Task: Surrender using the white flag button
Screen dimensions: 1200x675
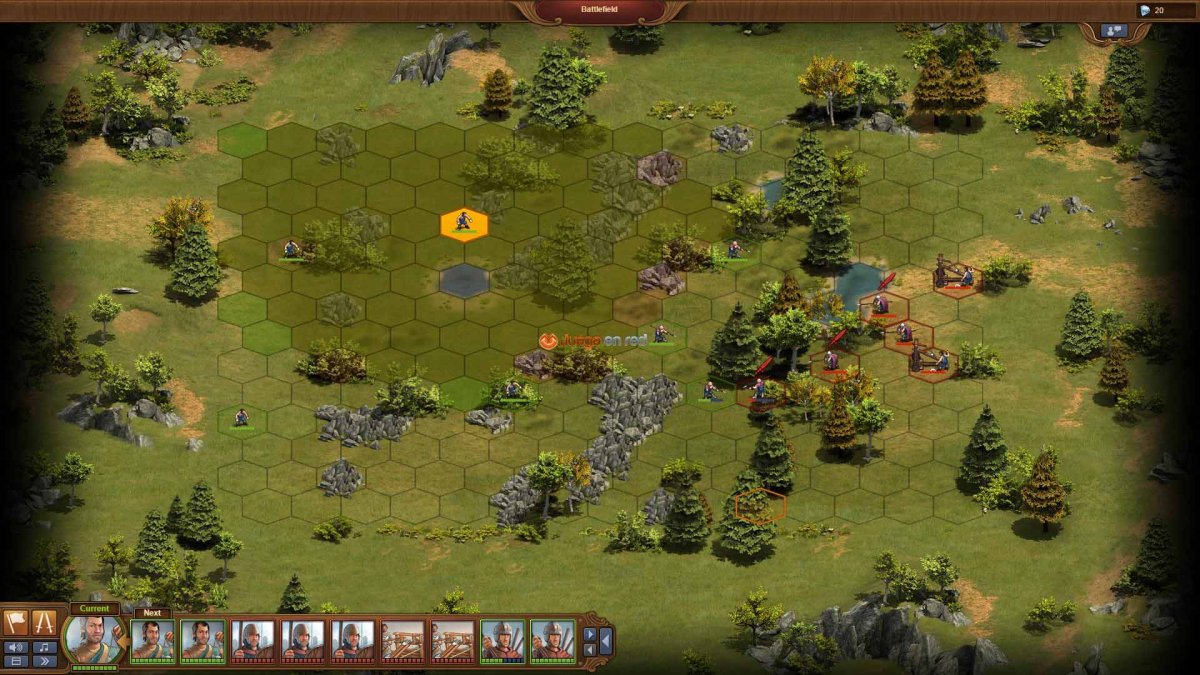Action: (16, 623)
